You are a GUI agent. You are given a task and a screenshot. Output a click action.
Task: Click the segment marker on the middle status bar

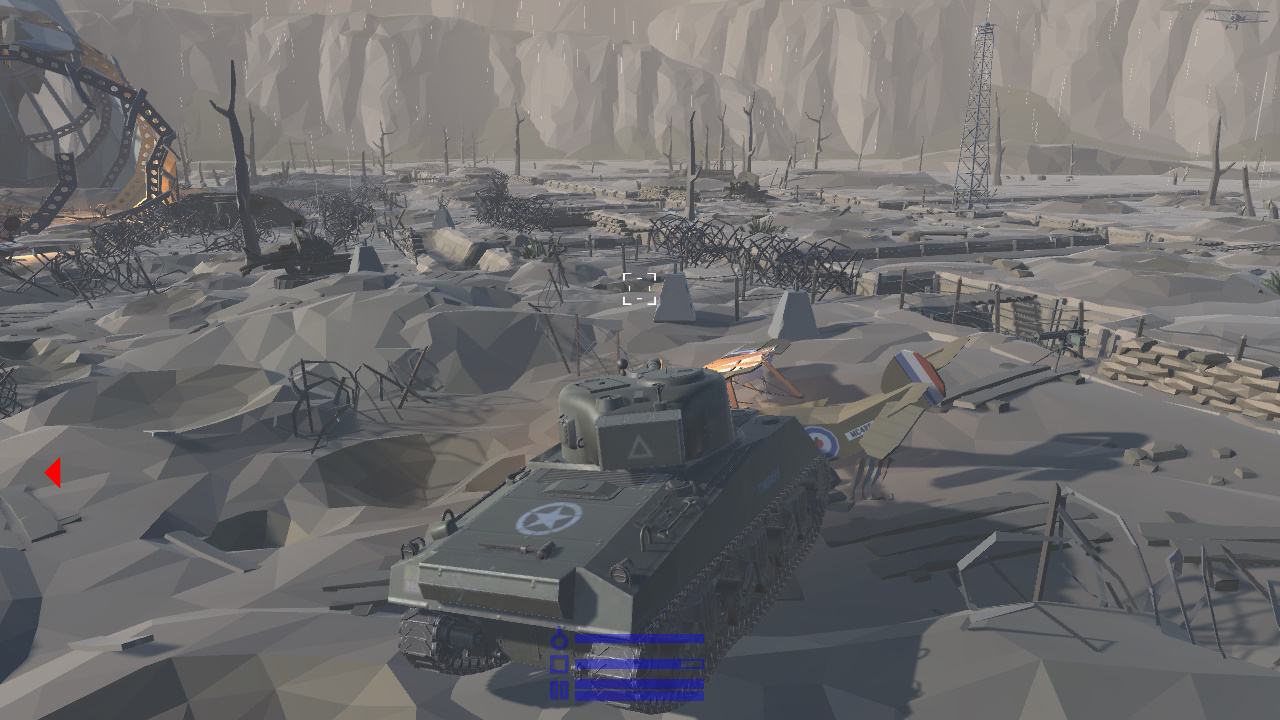(692, 664)
